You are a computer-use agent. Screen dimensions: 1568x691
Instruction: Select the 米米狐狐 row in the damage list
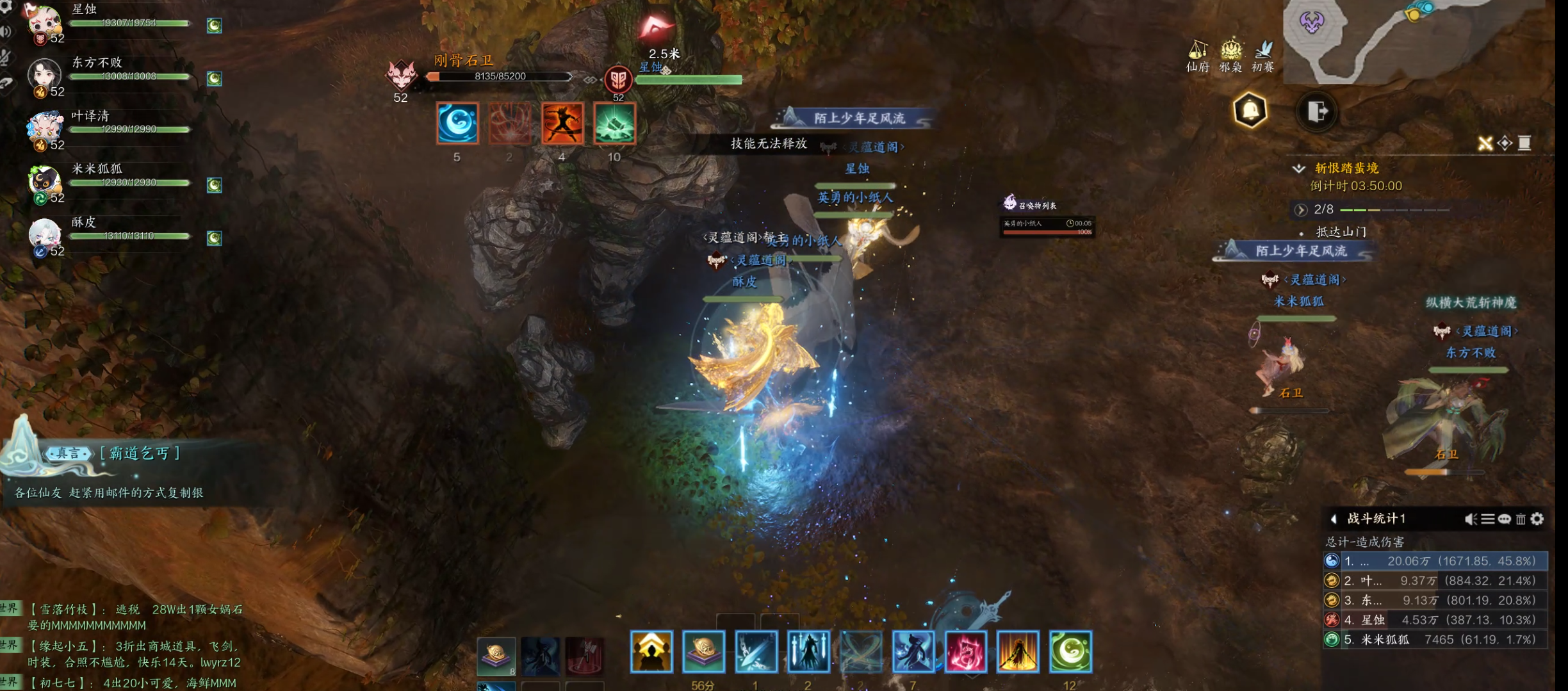pyautogui.click(x=1435, y=639)
